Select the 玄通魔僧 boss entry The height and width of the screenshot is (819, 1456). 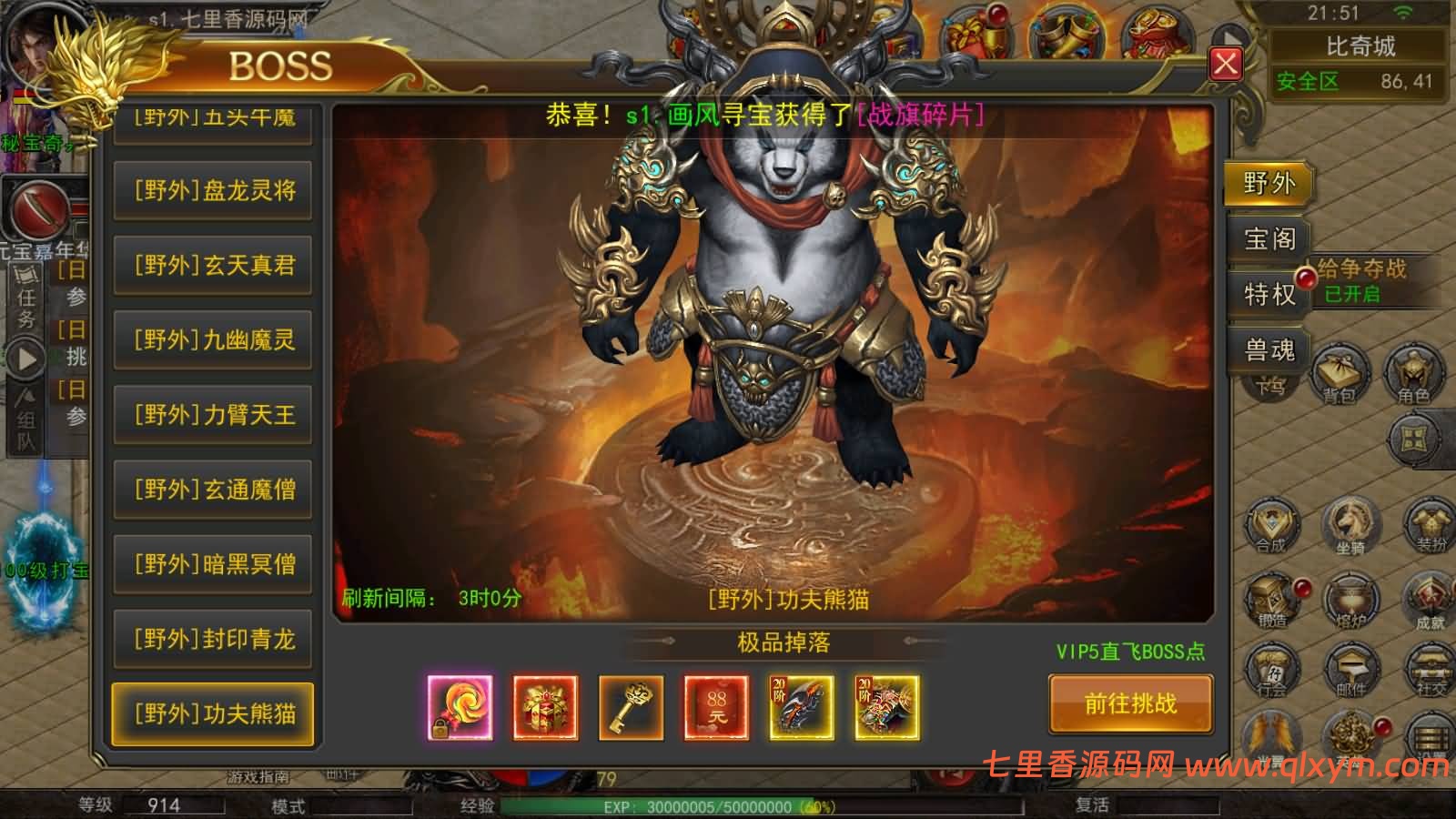click(x=213, y=489)
